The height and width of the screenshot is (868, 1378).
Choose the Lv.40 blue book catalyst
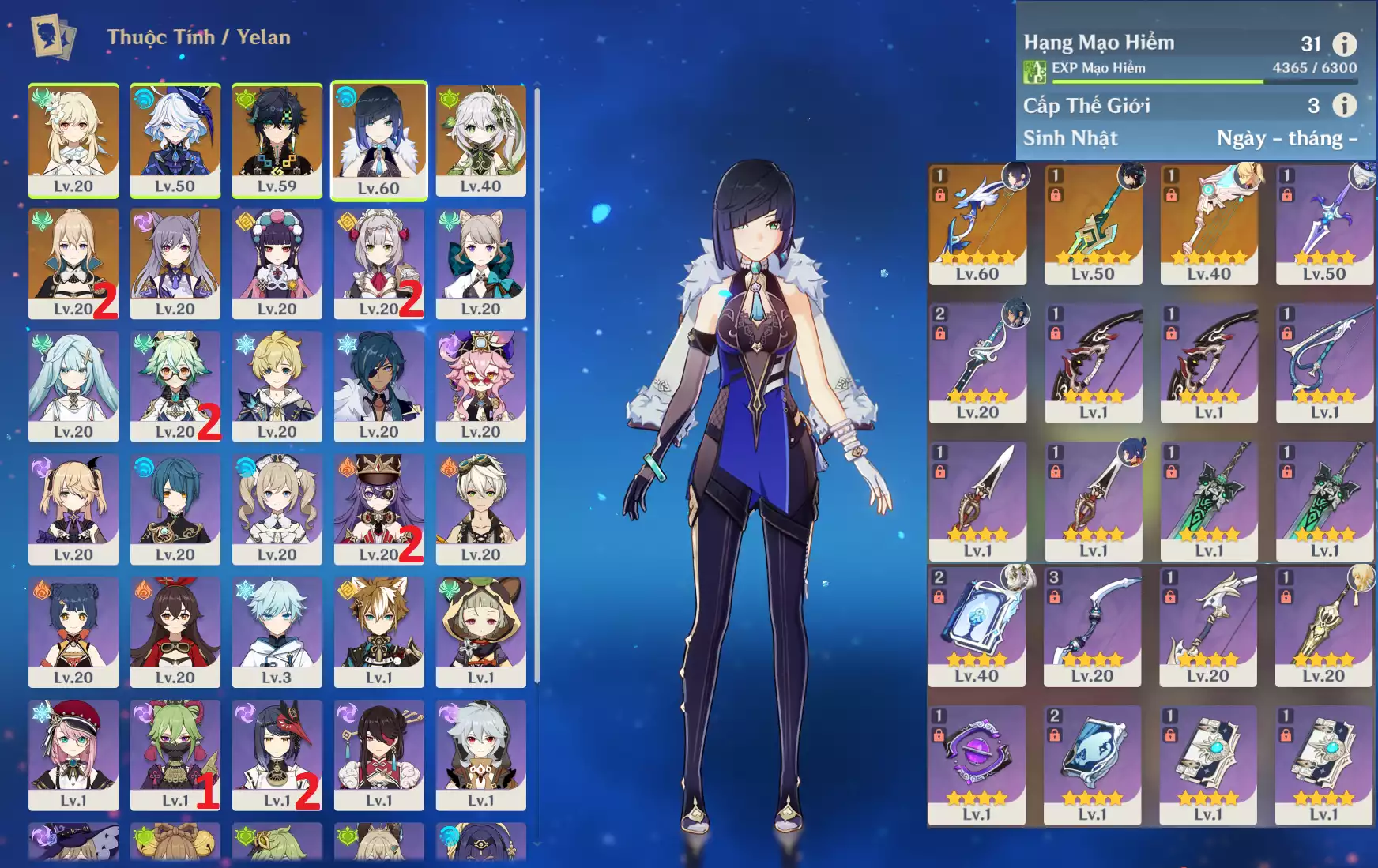(976, 626)
